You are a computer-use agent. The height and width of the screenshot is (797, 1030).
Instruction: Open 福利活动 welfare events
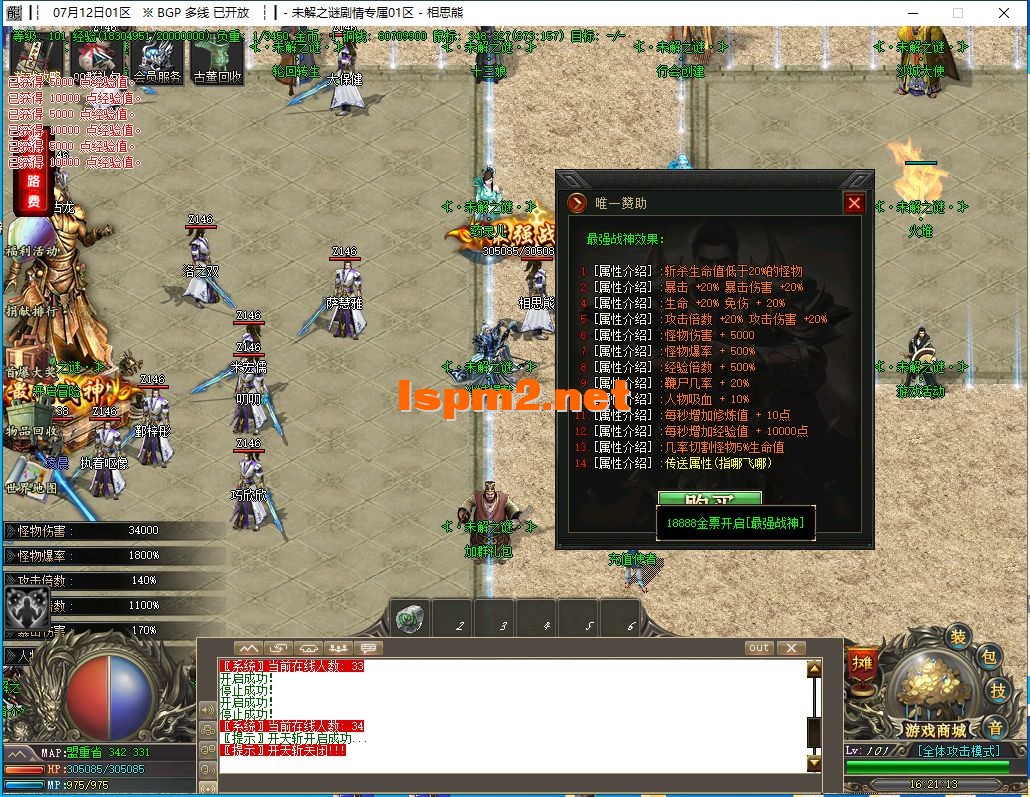click(32, 251)
